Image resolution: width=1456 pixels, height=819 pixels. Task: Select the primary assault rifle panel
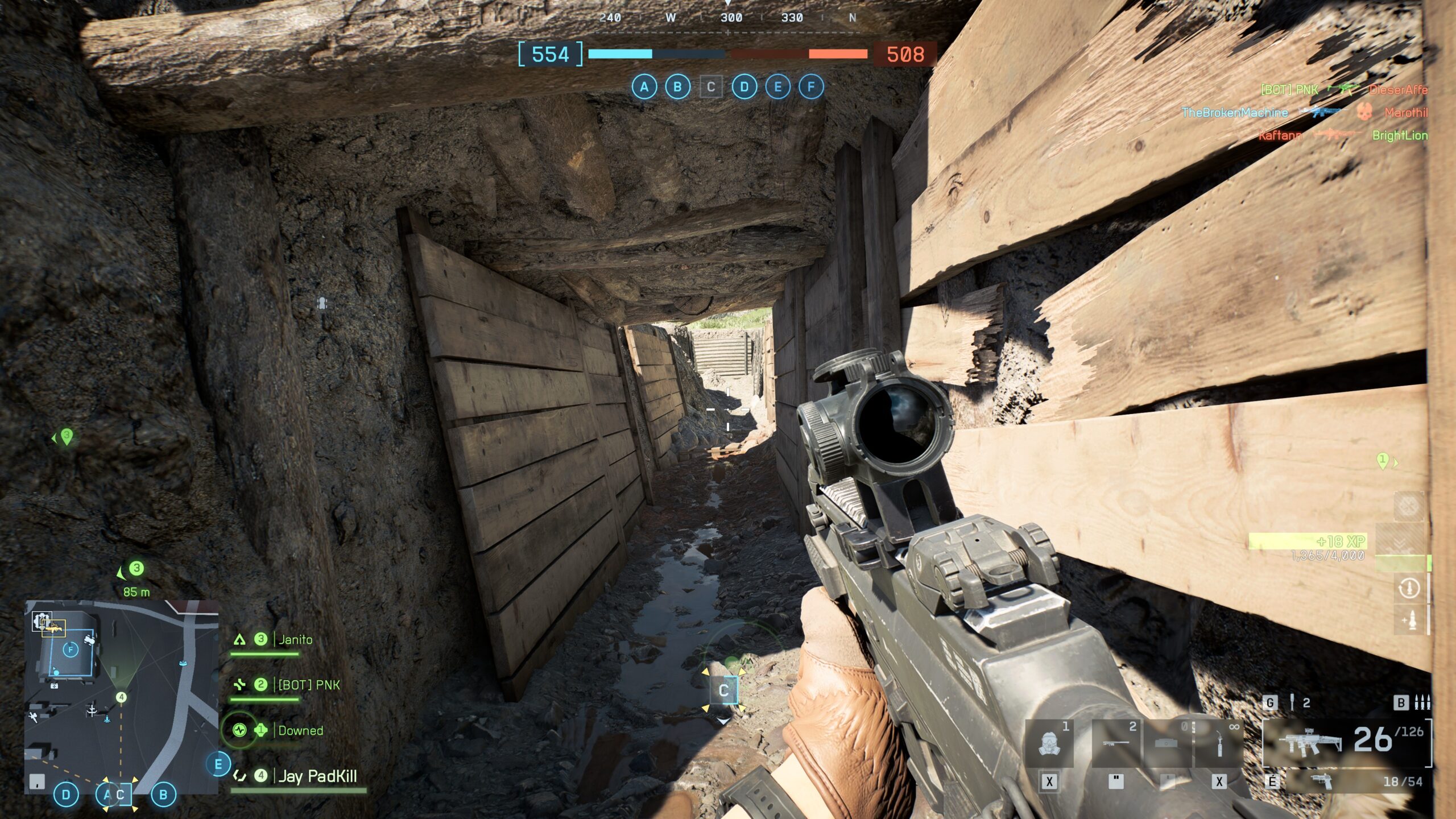[1346, 742]
